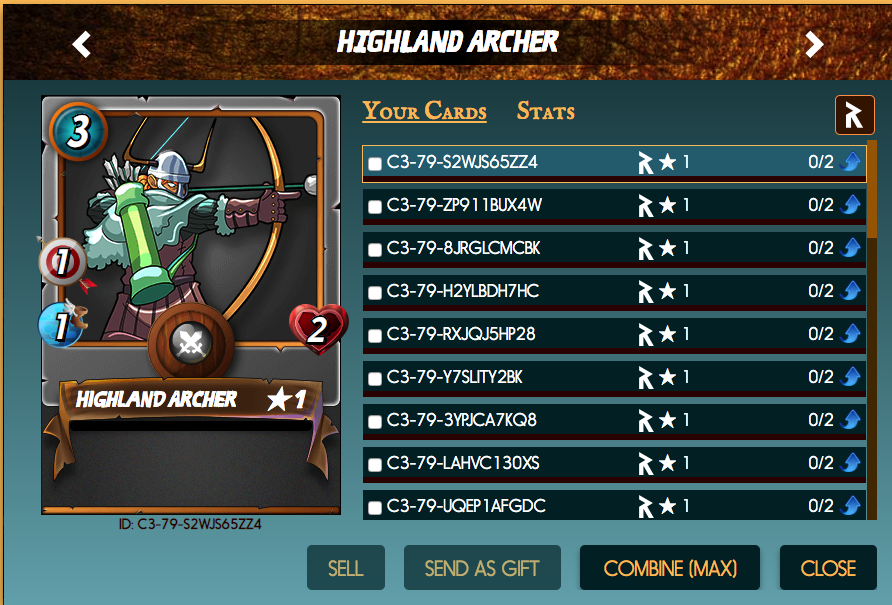Combine cards with Combine (Max)
The height and width of the screenshot is (605, 892).
[670, 568]
